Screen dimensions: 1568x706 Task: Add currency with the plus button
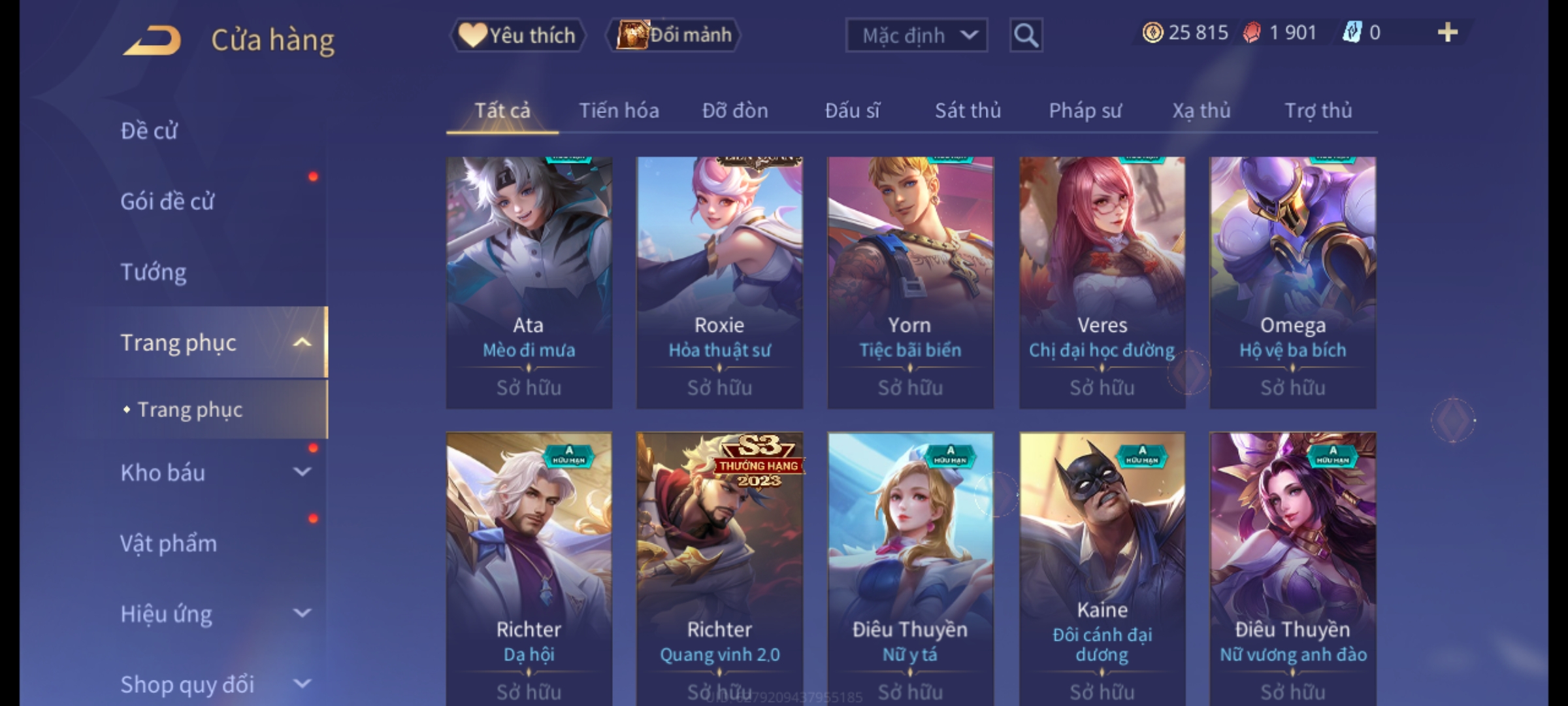click(x=1447, y=33)
